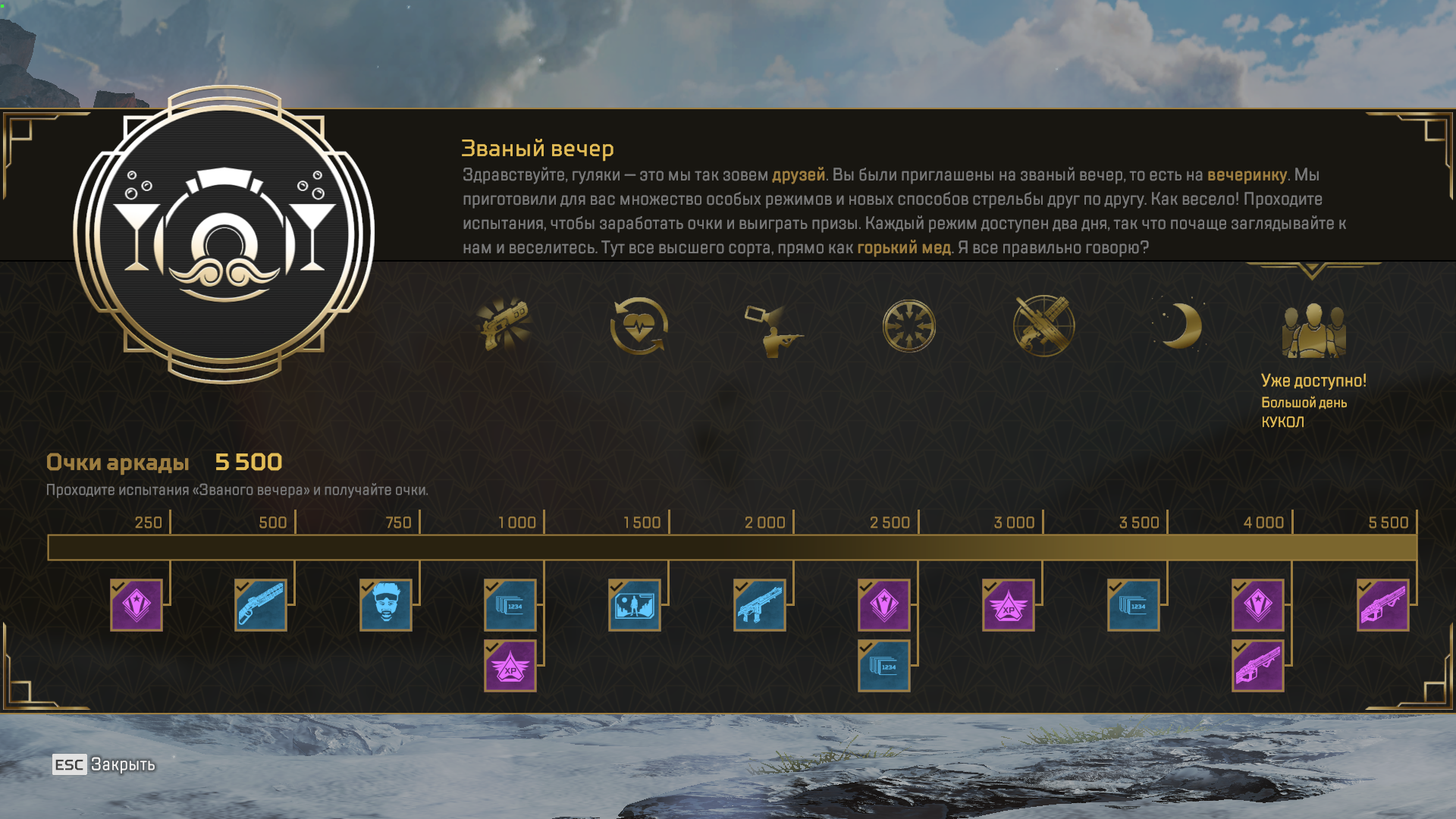The height and width of the screenshot is (819, 1456).
Task: View the purple XP reward at 3 000
Action: point(1009,605)
